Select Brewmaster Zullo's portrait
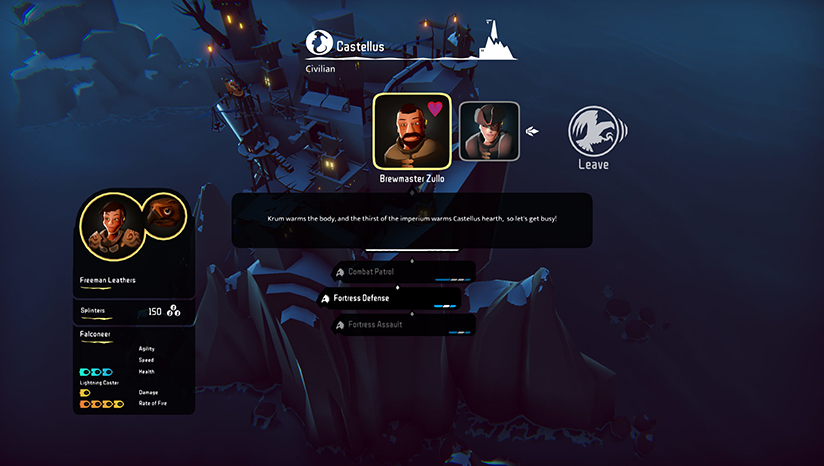This screenshot has height=466, width=824. pos(411,130)
